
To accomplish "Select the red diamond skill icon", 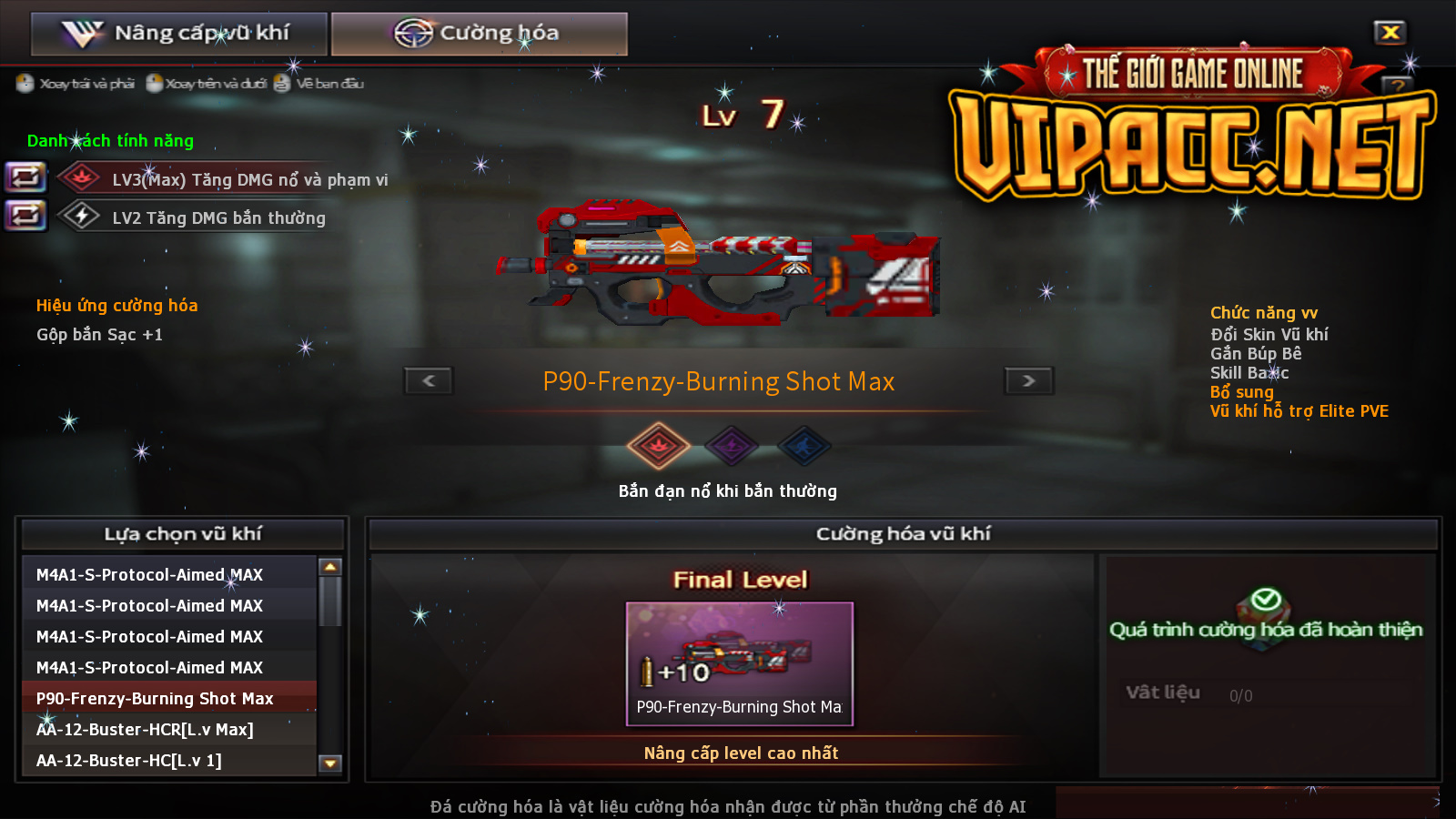I will coord(658,446).
